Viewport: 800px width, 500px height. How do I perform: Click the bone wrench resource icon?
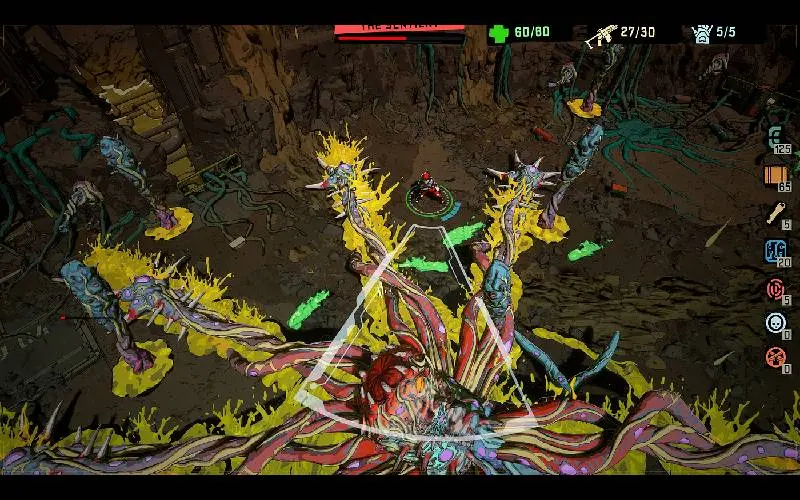coord(776,212)
